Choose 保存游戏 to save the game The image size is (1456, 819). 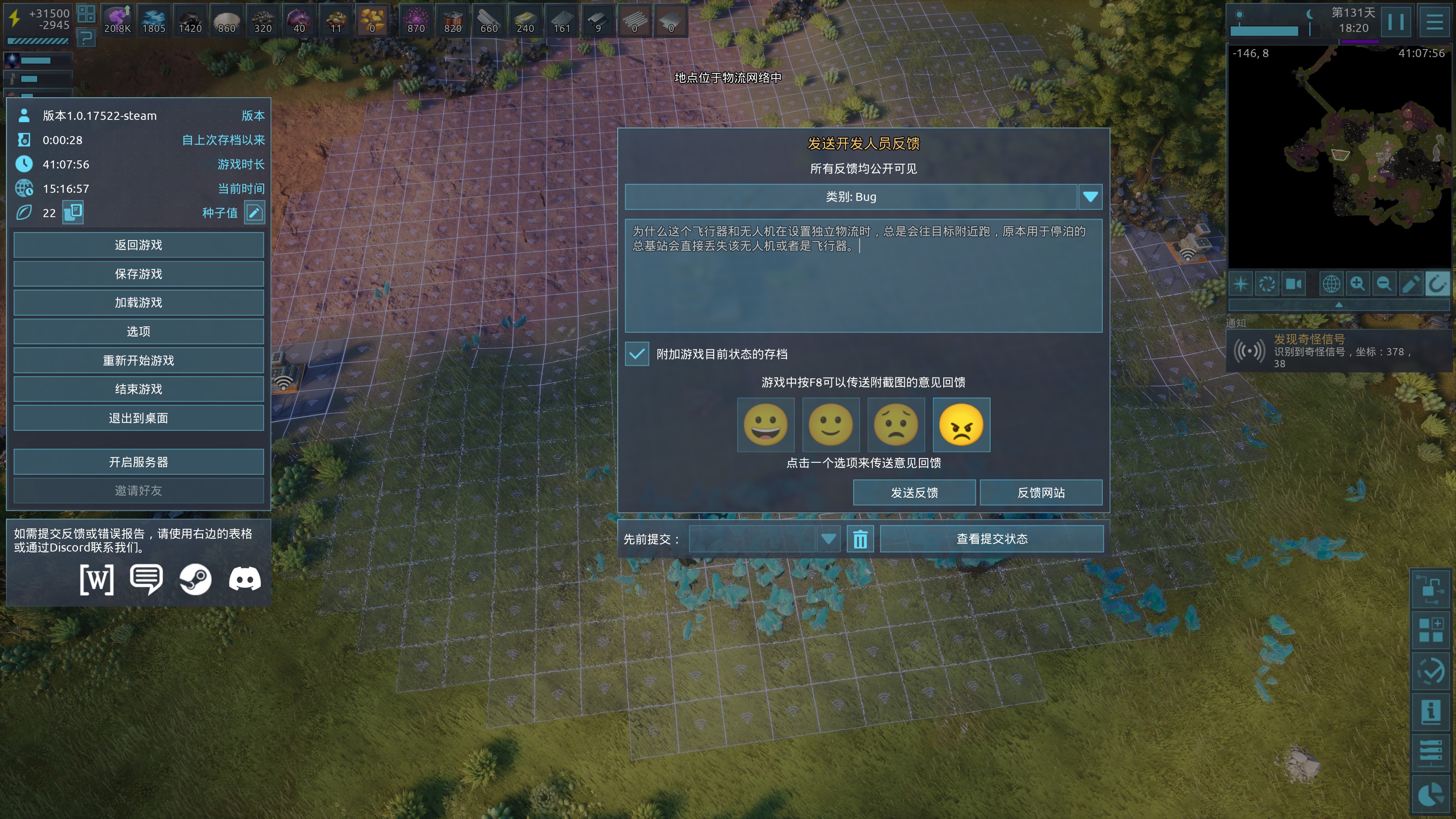[x=139, y=274]
